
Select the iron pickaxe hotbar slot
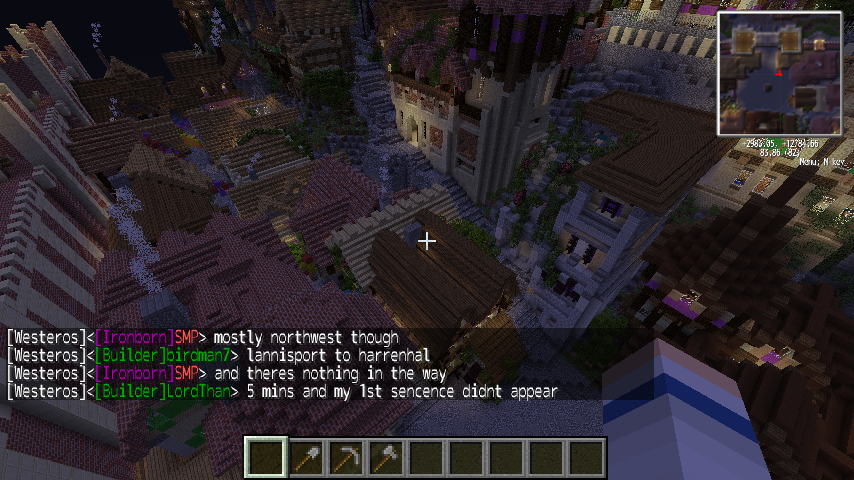346,458
